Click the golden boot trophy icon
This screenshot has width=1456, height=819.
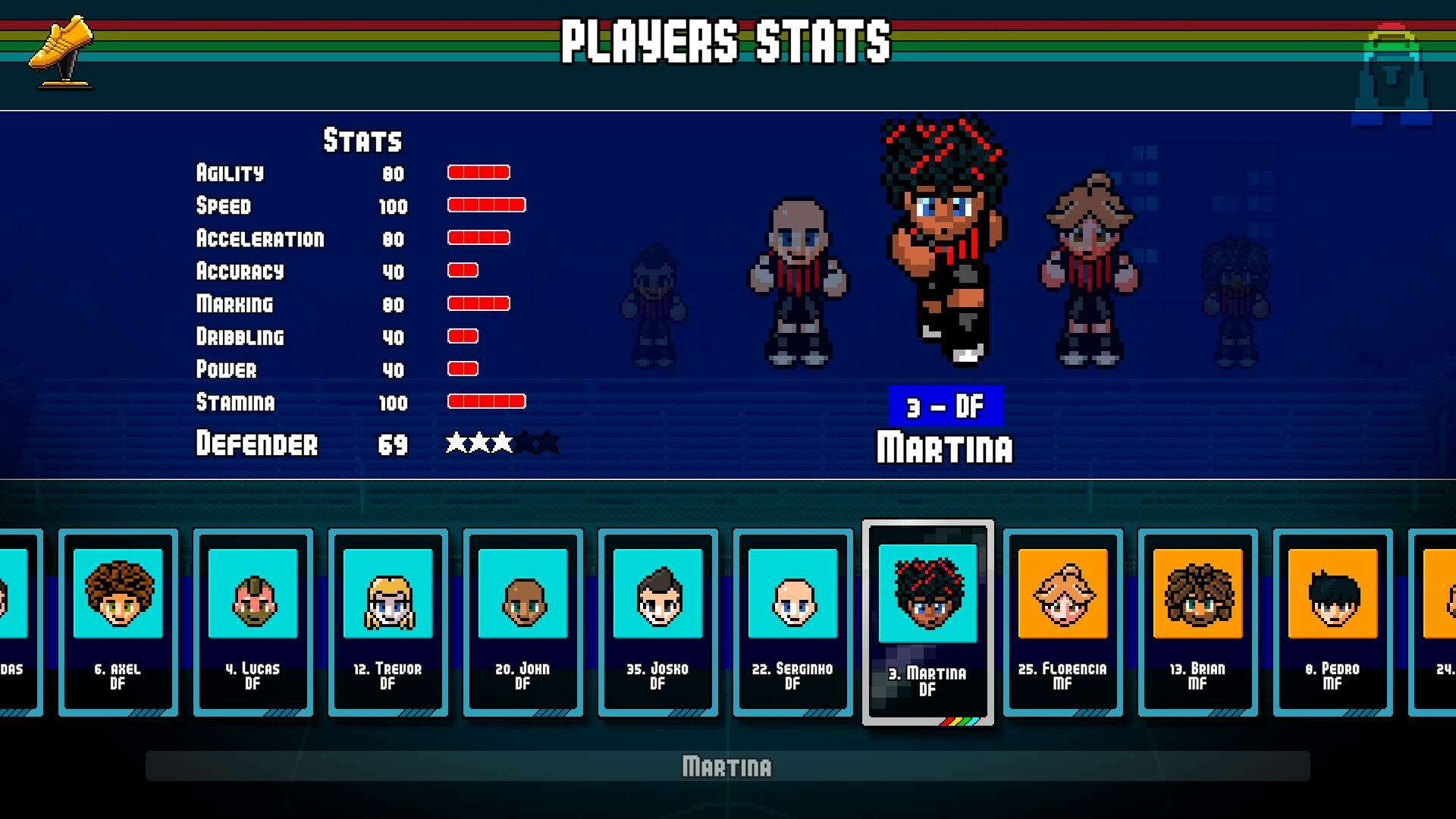pyautogui.click(x=61, y=53)
